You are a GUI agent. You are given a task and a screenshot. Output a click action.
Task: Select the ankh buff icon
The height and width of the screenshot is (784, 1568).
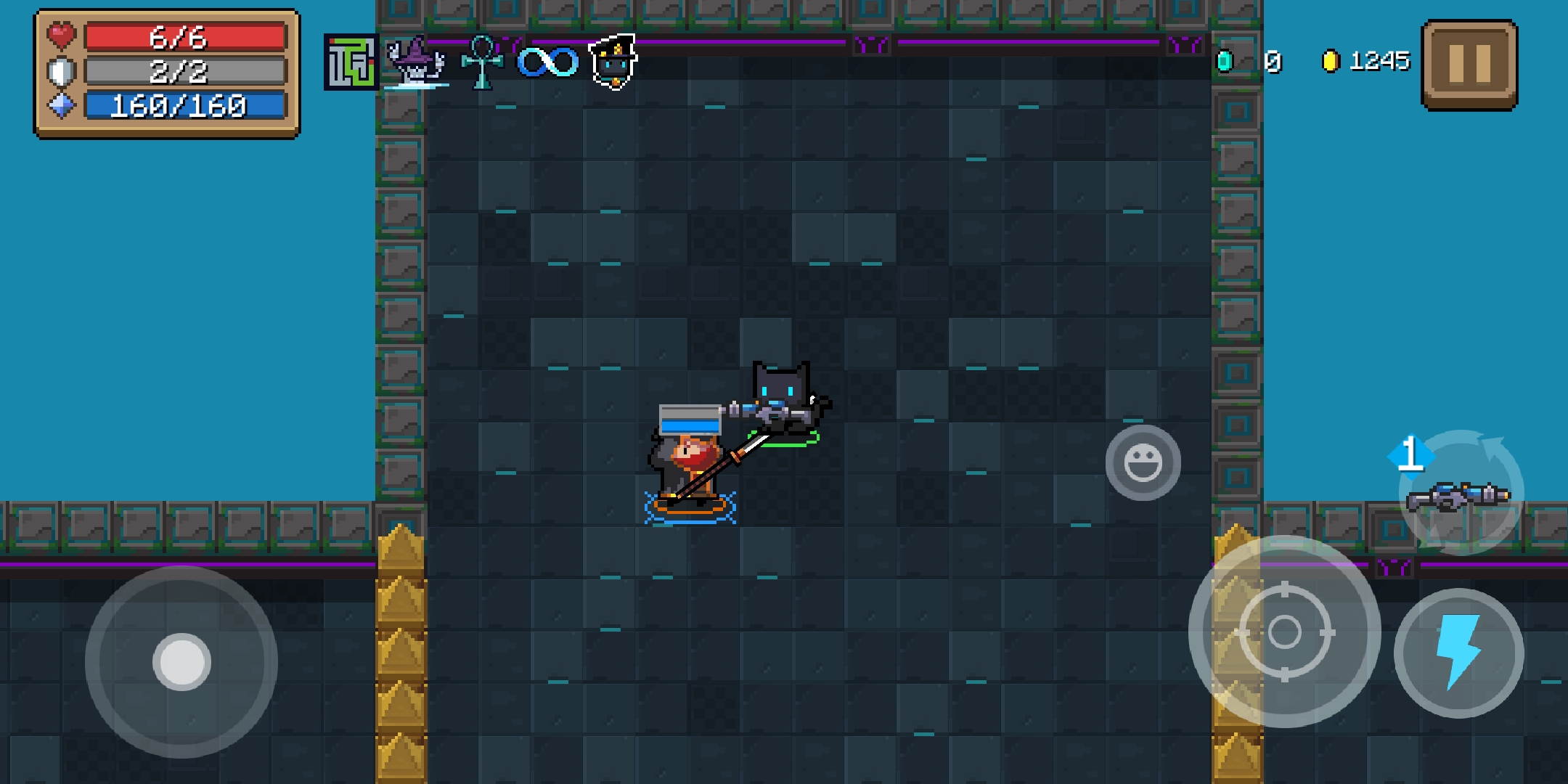coord(482,62)
